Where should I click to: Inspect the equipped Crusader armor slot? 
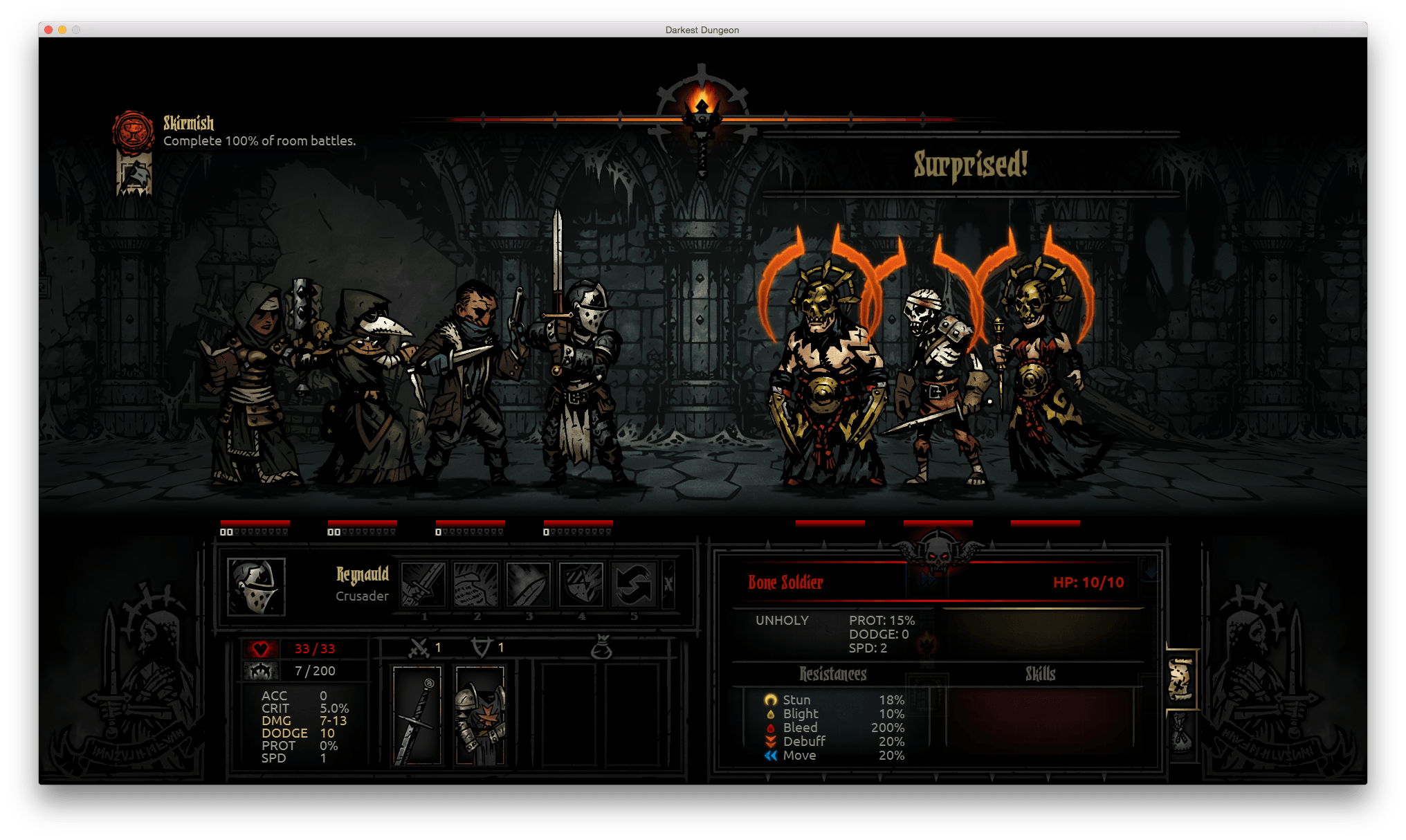[480, 715]
